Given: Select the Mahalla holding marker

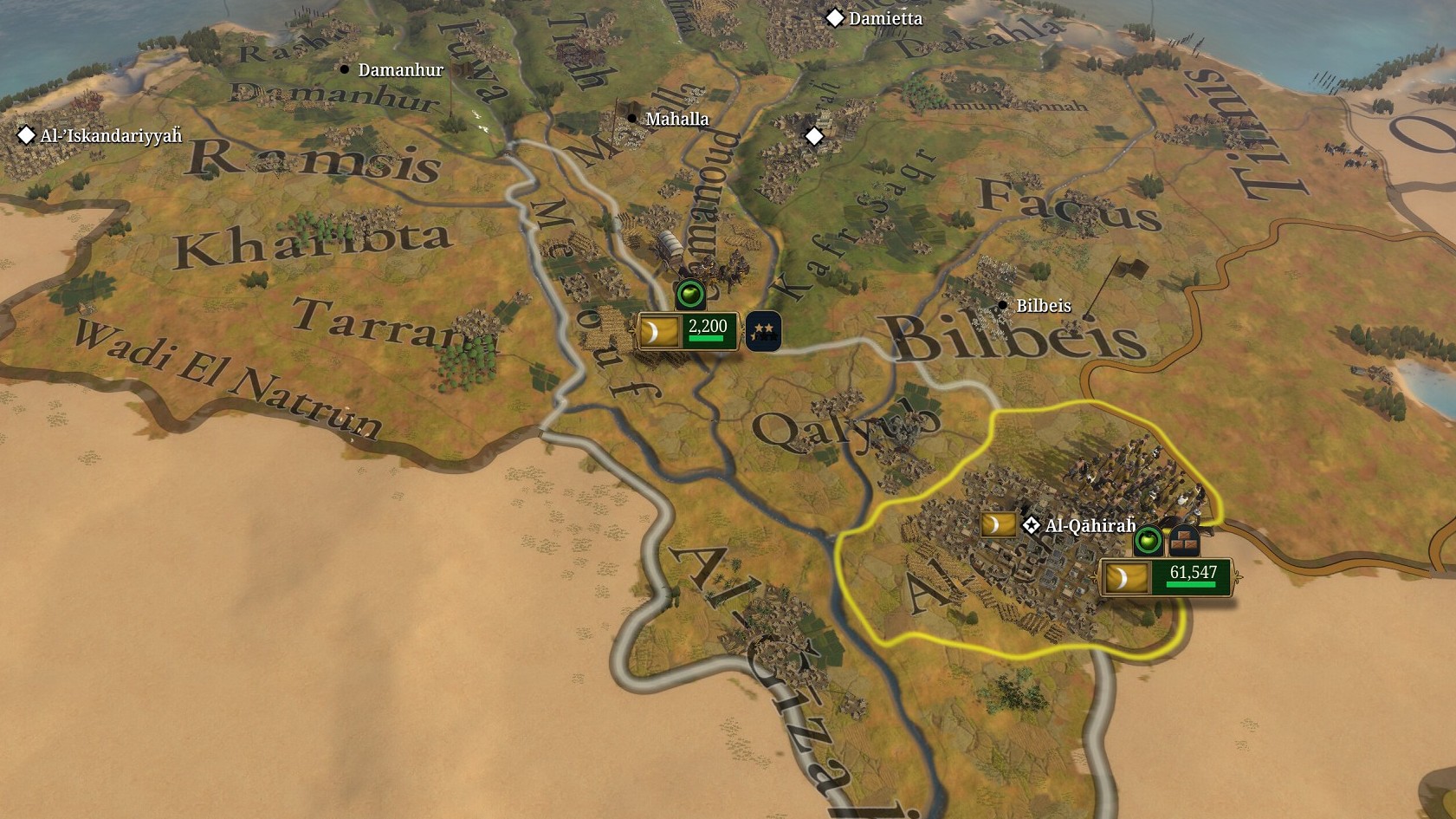Looking at the screenshot, I should pyautogui.click(x=632, y=119).
